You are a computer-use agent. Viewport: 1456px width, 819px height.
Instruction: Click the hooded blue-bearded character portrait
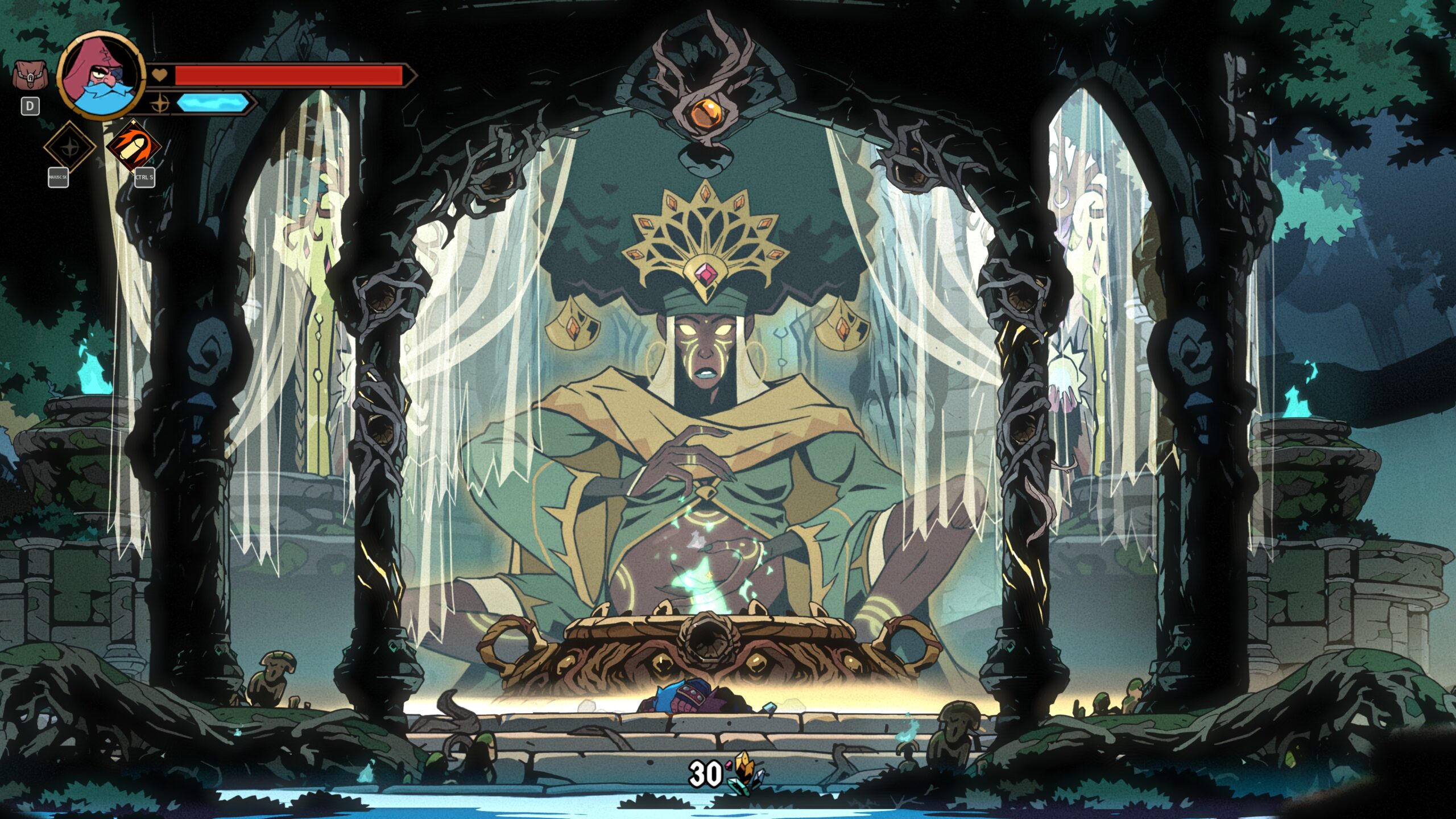pyautogui.click(x=101, y=75)
